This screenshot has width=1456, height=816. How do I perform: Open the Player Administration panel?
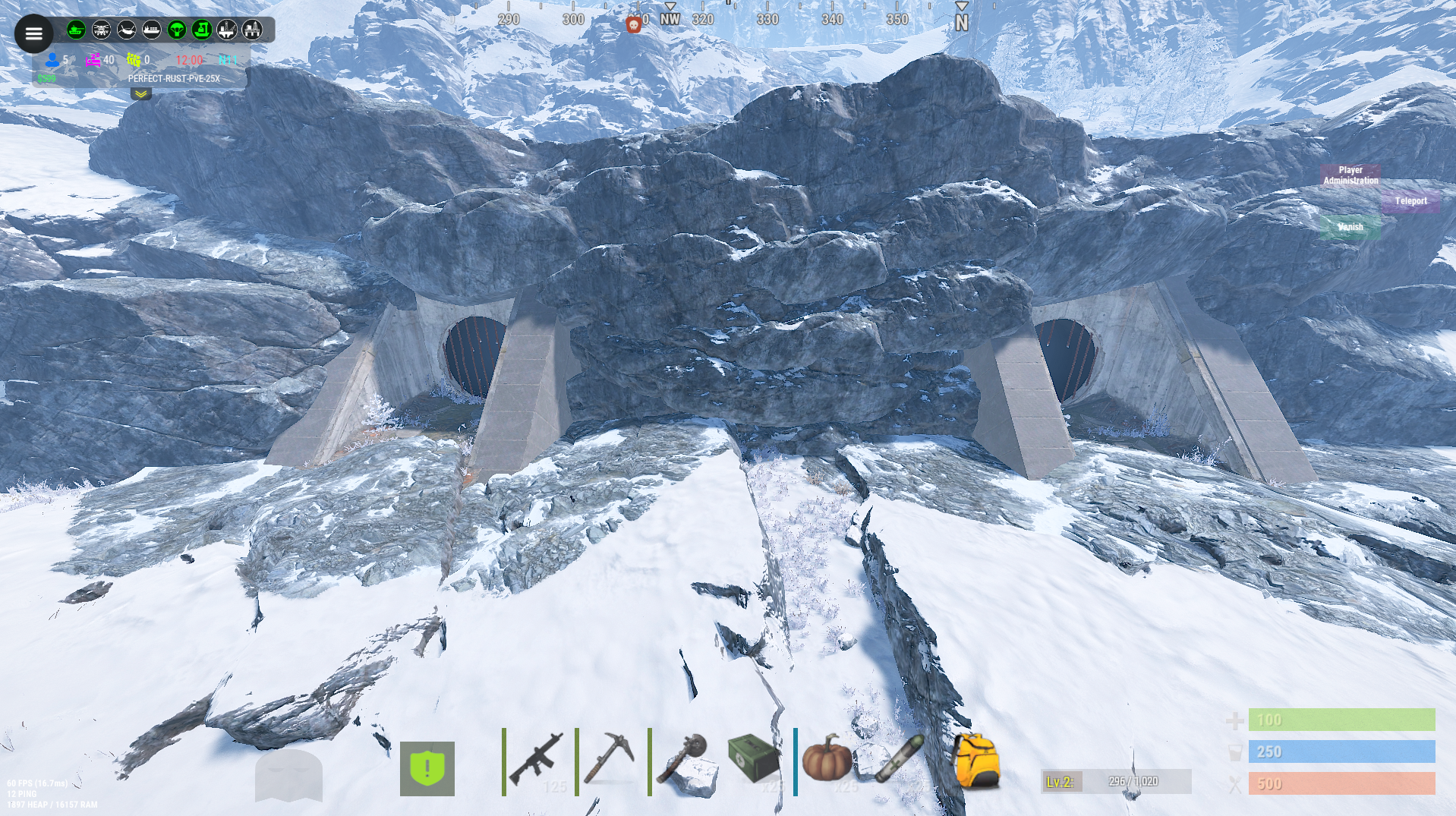coord(1350,175)
